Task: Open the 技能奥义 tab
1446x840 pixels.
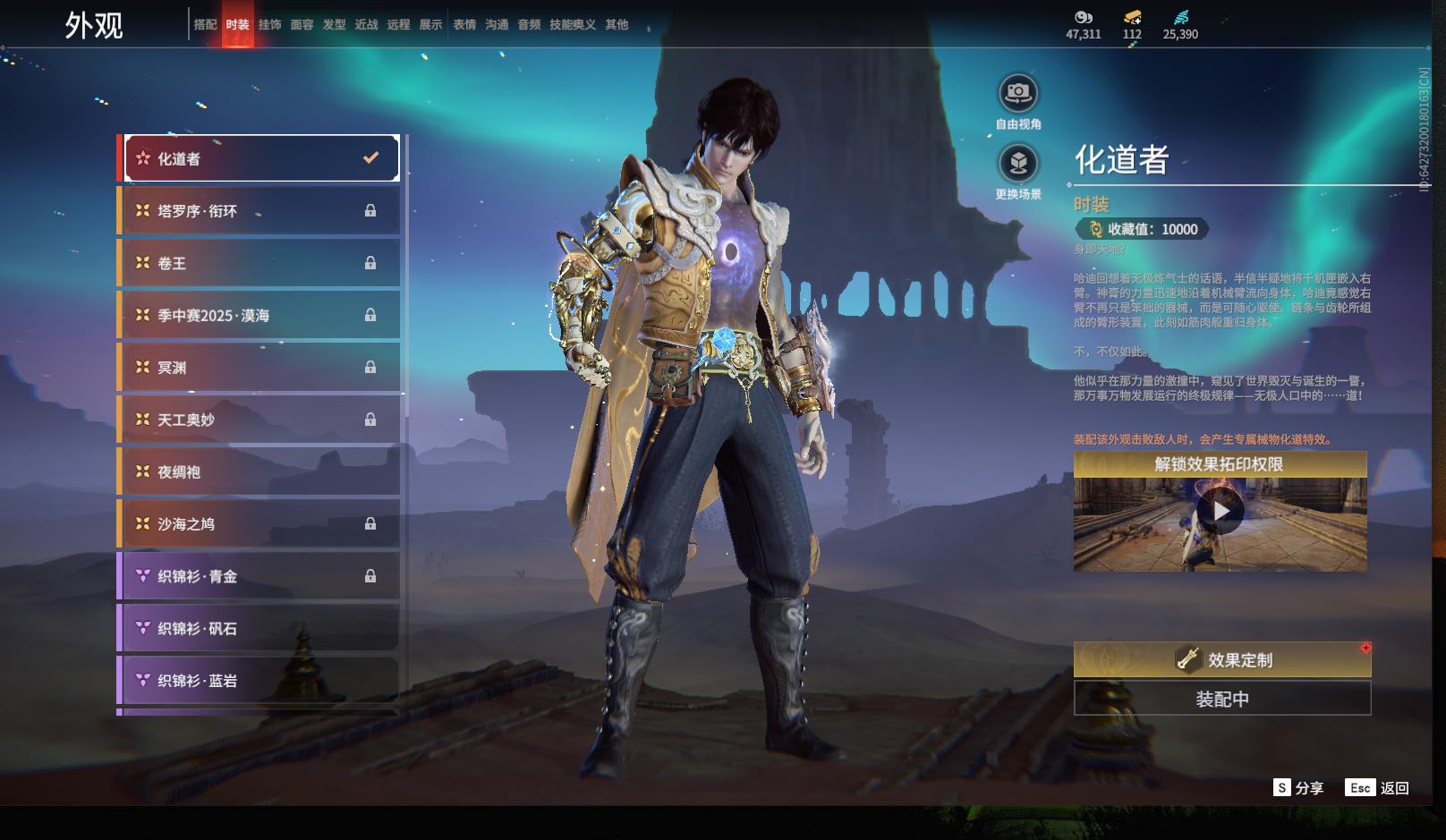Action: point(572,25)
